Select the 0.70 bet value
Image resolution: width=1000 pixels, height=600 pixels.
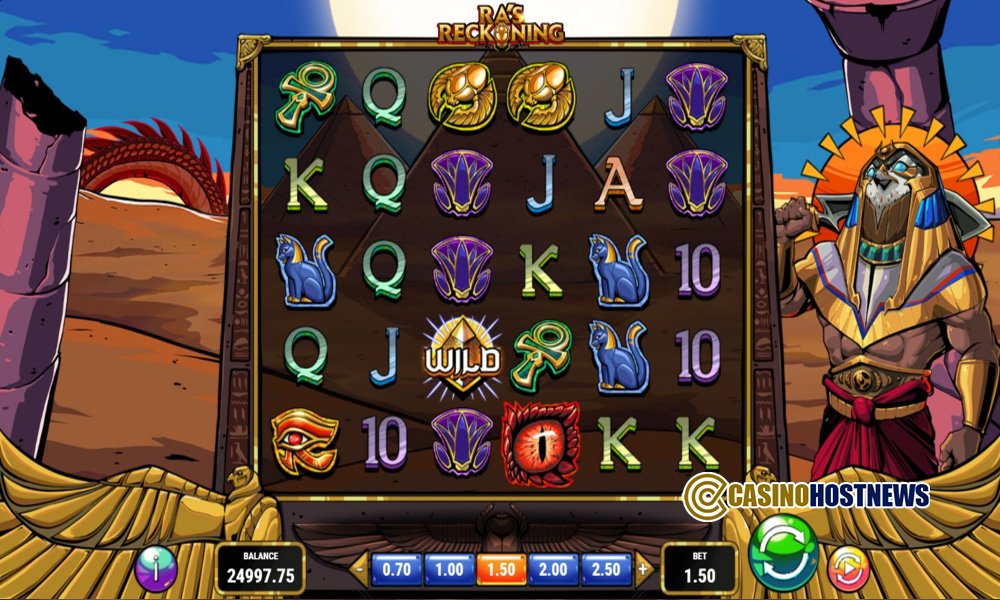click(x=397, y=569)
